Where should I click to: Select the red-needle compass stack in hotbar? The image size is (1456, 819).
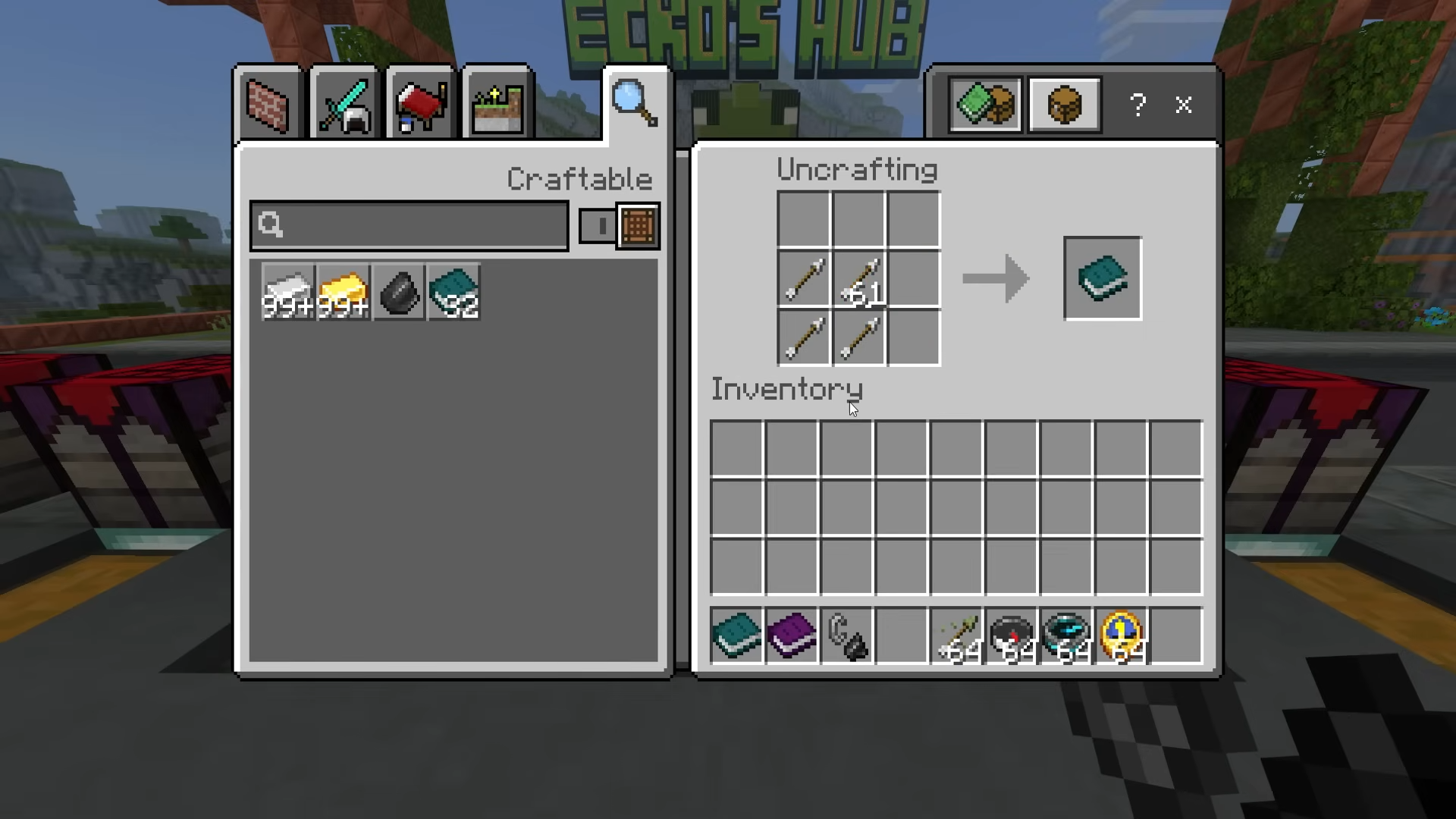click(x=1012, y=635)
